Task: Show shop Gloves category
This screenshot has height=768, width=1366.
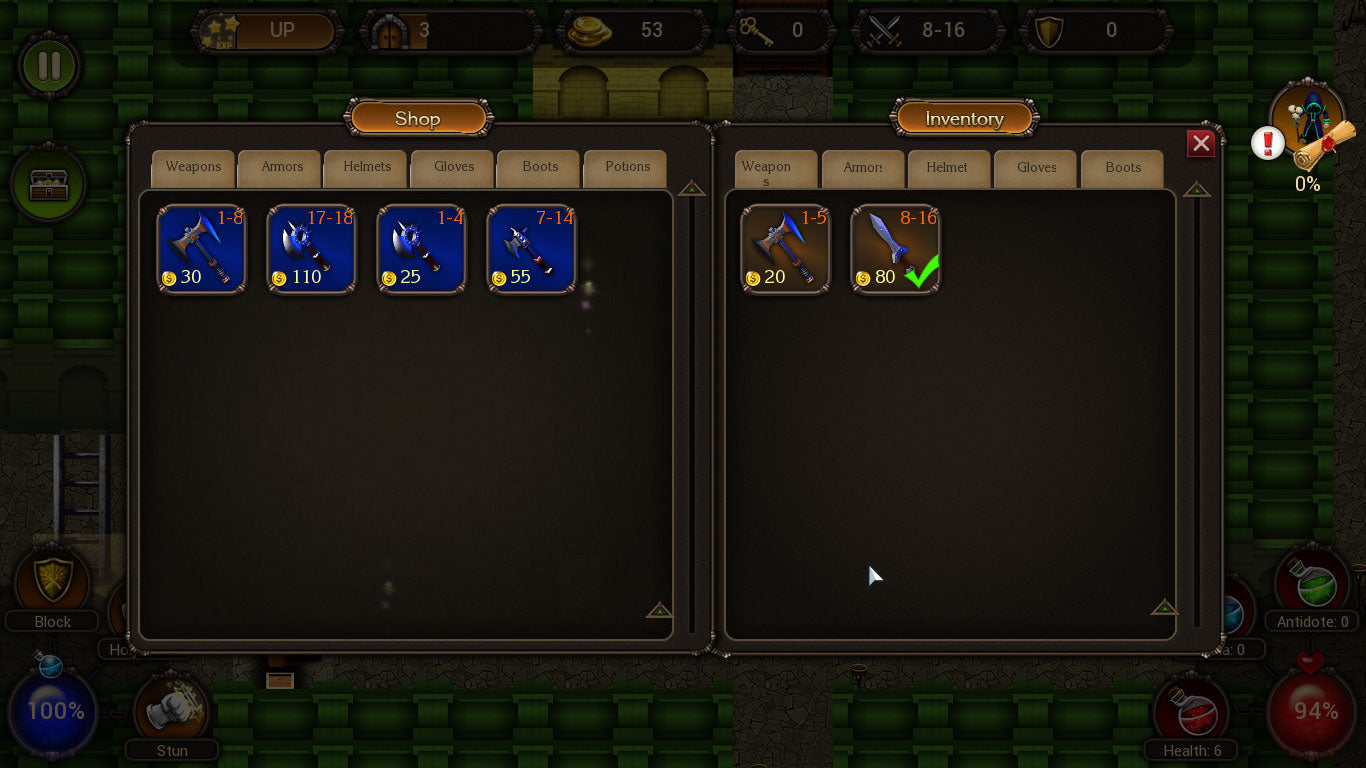Action: [454, 168]
